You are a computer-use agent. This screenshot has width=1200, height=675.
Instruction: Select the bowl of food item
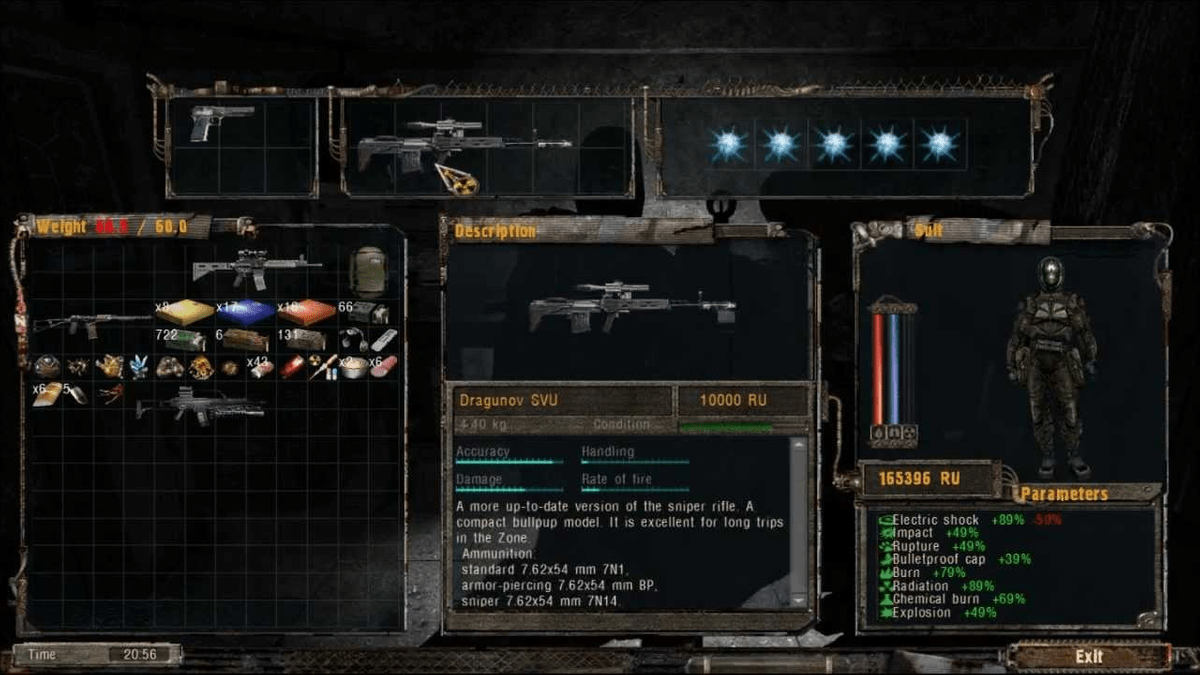click(x=353, y=368)
